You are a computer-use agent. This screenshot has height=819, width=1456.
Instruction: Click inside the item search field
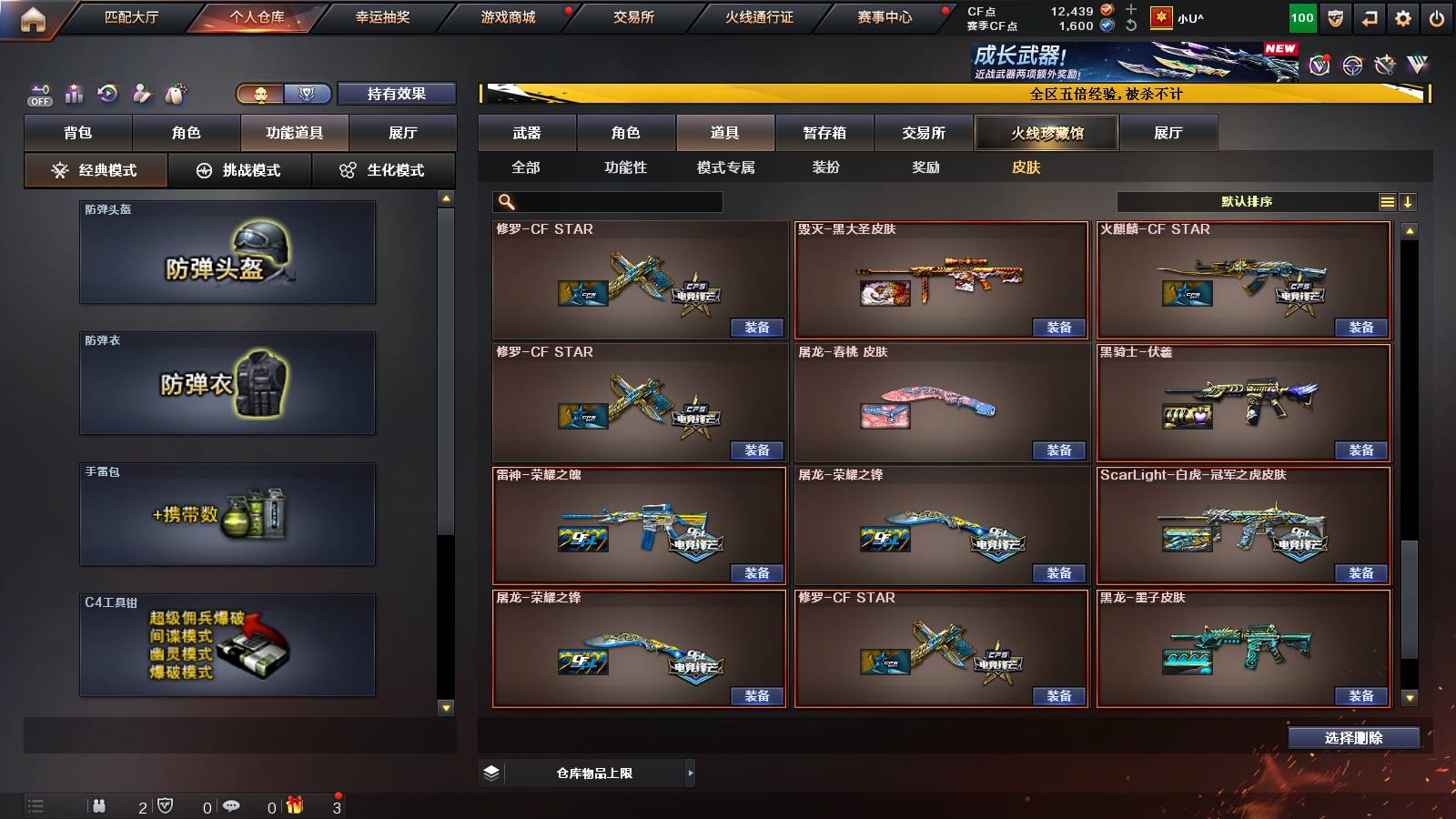[610, 201]
